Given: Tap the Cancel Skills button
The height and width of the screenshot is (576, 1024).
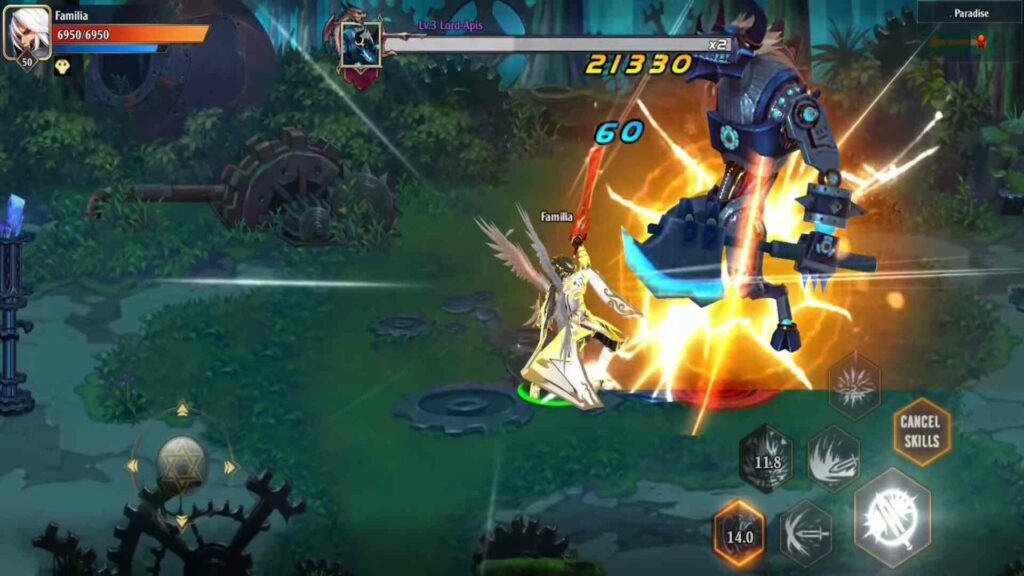Looking at the screenshot, I should click(921, 431).
